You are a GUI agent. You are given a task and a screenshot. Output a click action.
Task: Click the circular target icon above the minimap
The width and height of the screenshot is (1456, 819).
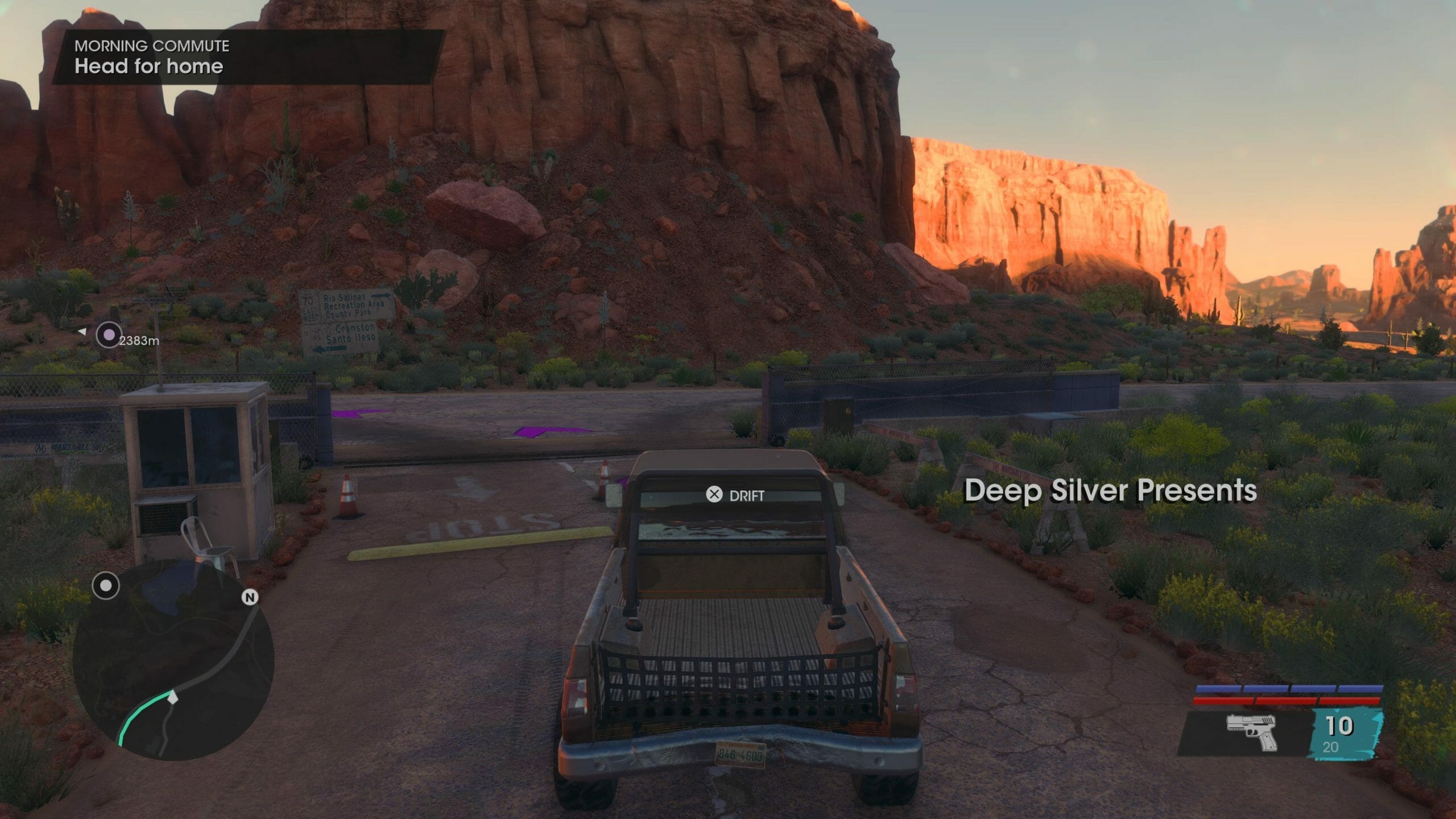point(106,586)
